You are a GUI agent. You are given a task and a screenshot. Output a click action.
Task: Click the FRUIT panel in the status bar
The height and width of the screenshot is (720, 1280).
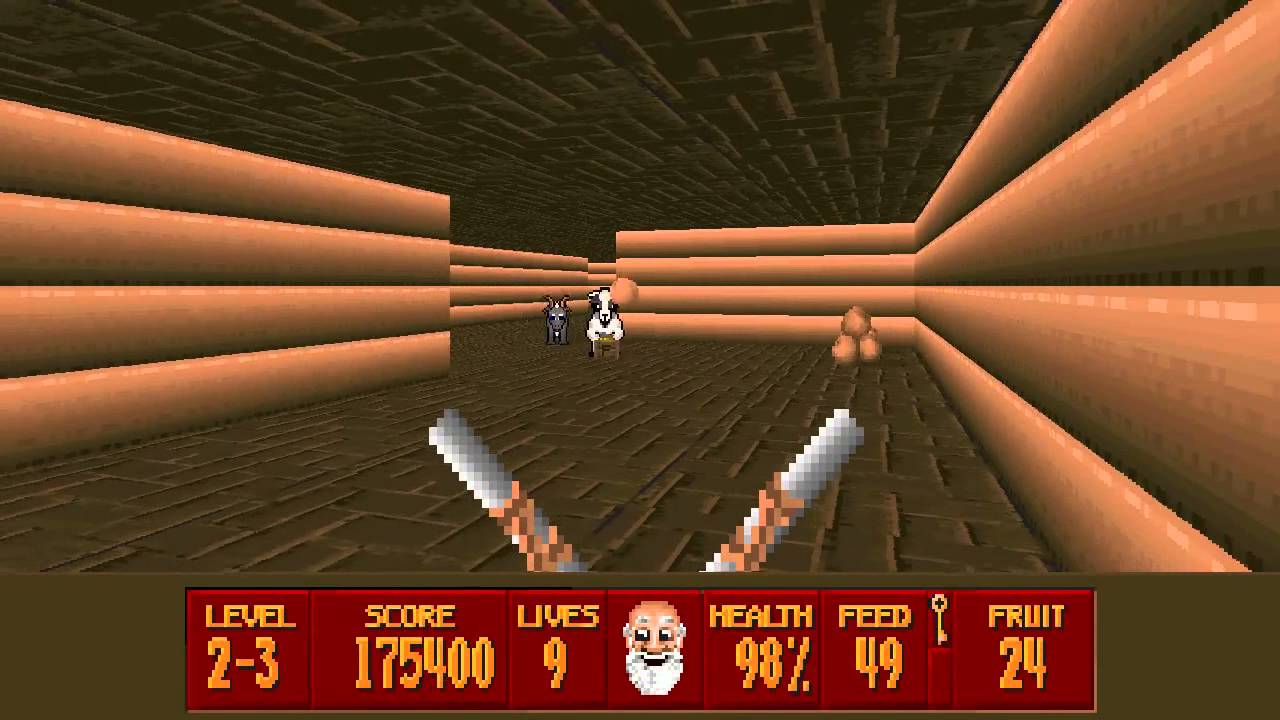(x=1023, y=648)
